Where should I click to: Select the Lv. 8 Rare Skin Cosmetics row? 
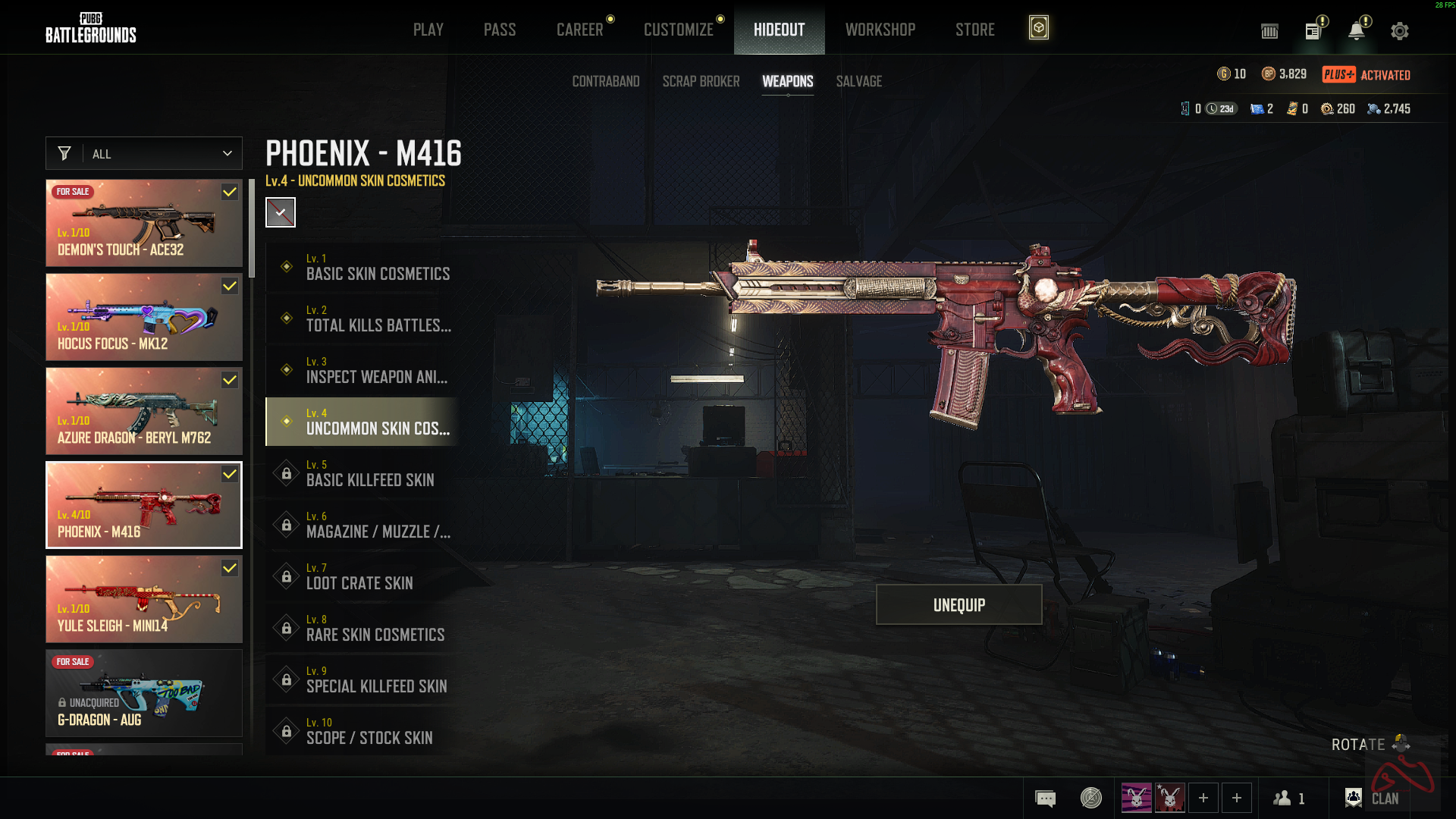[x=362, y=628]
